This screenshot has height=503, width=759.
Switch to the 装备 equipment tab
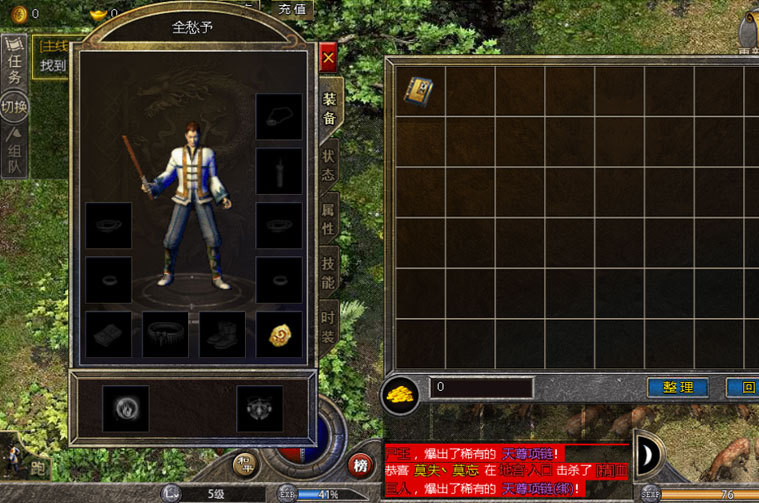(329, 109)
